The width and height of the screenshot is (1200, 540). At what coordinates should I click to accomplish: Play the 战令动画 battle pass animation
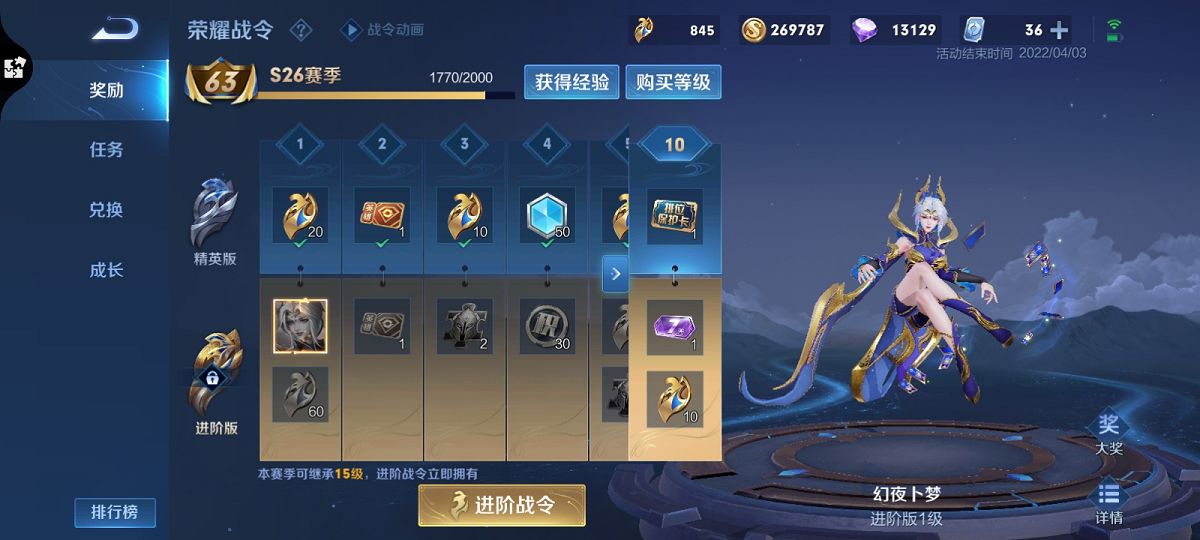click(x=382, y=30)
